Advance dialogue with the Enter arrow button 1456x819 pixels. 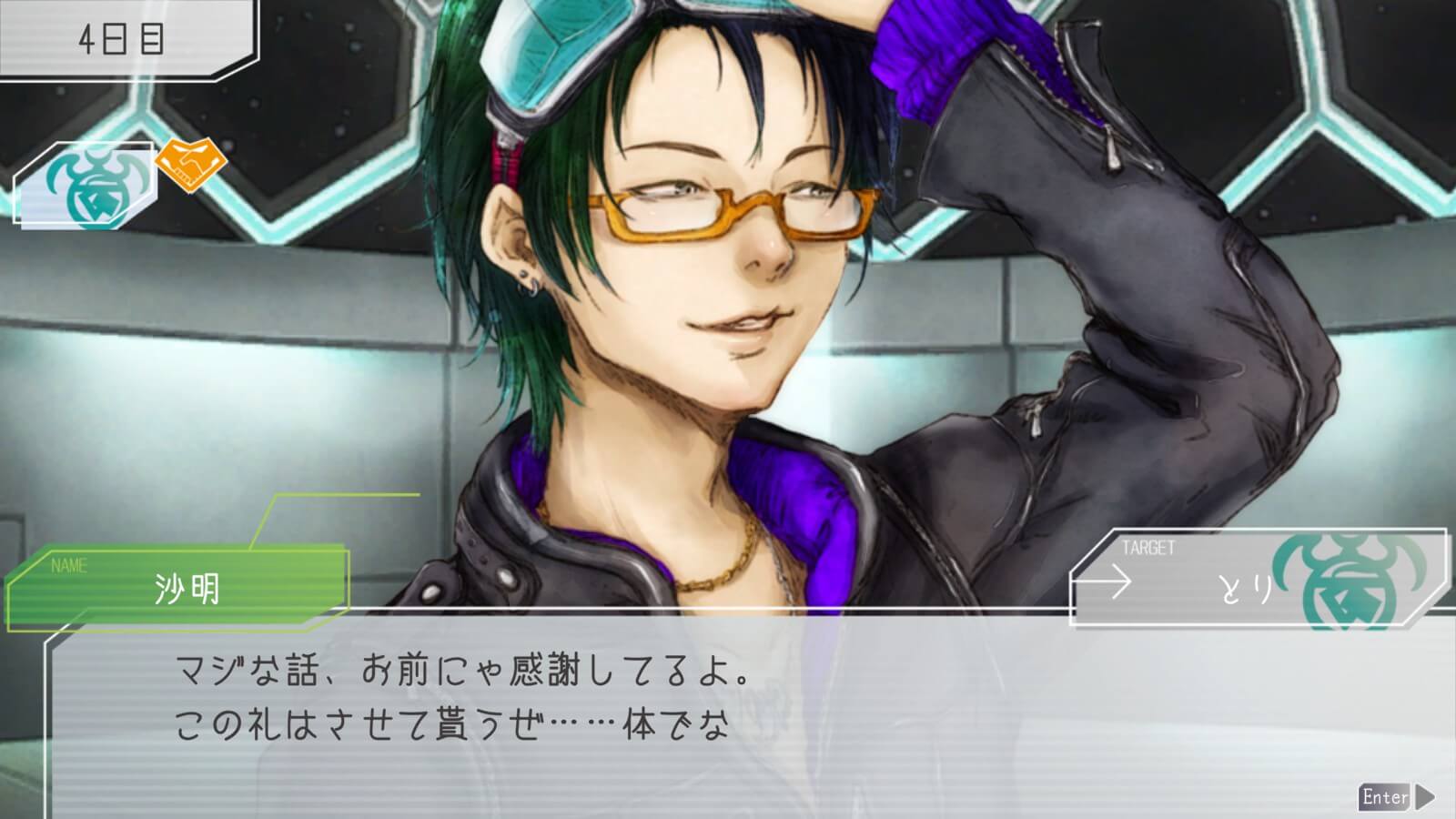(x=1396, y=797)
